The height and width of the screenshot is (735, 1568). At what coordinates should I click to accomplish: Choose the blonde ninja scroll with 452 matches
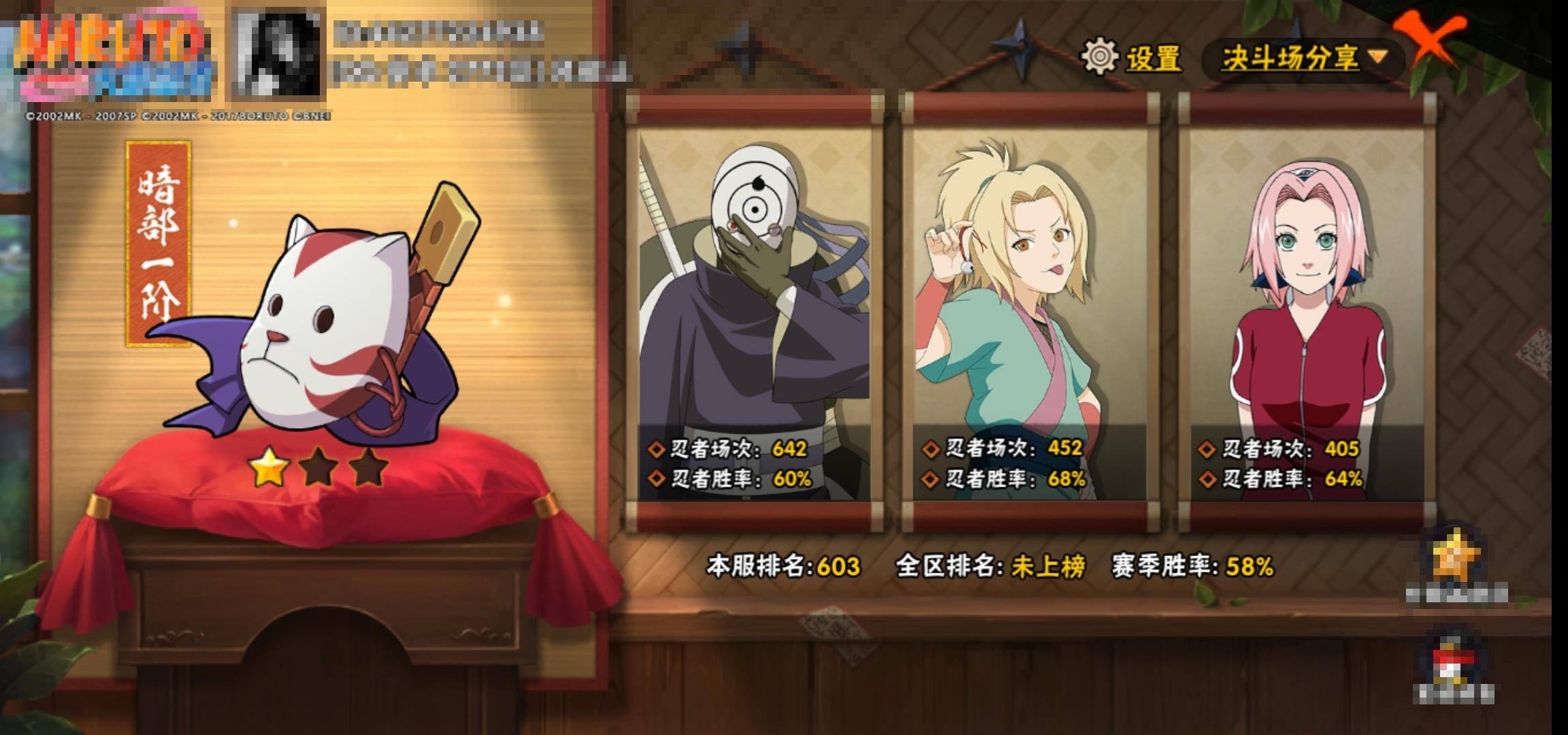1030,313
